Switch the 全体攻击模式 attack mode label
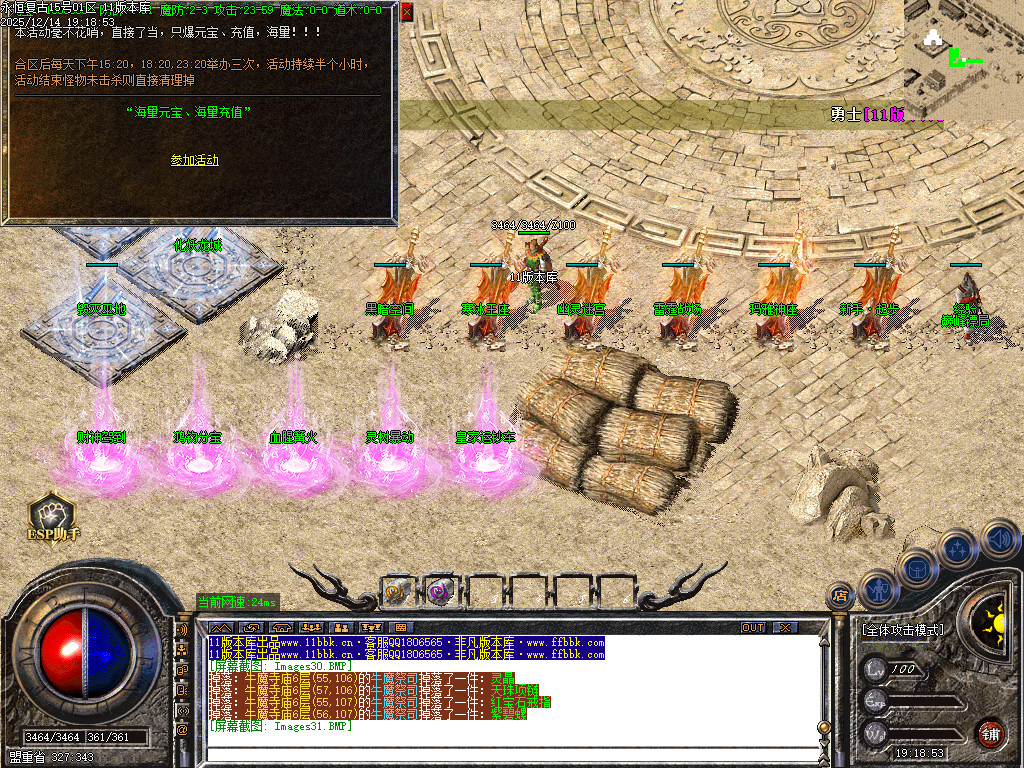Screen dimensions: 1024x768 pyautogui.click(x=902, y=631)
